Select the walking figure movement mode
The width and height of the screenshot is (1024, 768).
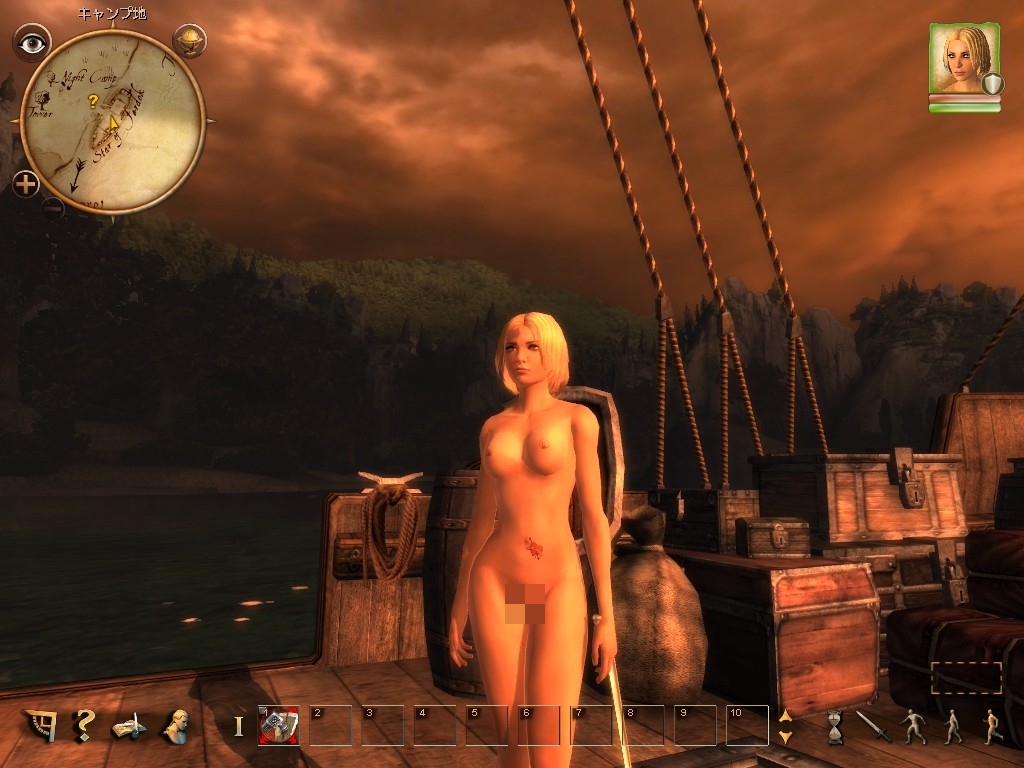click(951, 726)
